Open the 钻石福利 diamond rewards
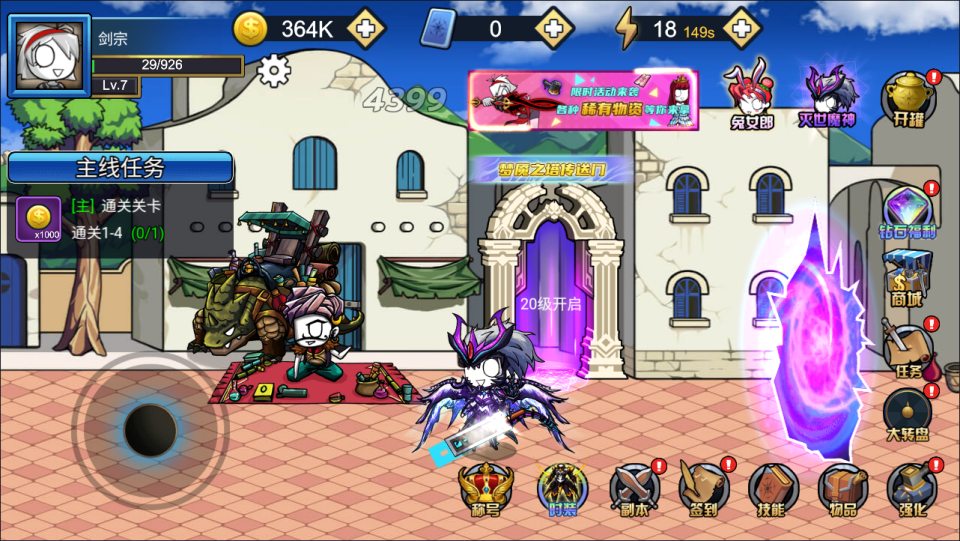Screen dimensions: 960x541 click(x=908, y=212)
